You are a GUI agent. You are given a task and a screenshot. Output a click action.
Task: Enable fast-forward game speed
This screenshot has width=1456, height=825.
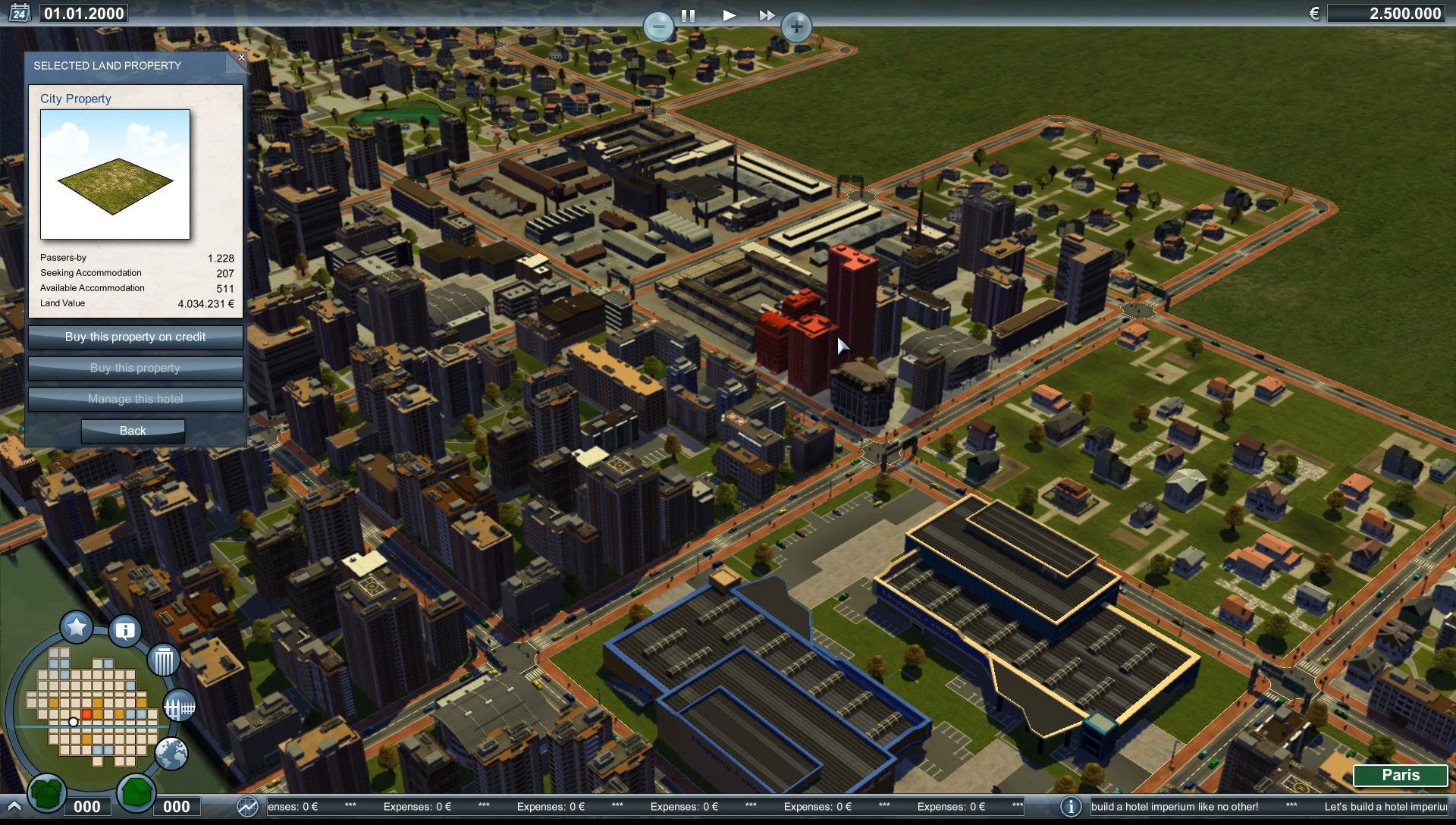[767, 14]
